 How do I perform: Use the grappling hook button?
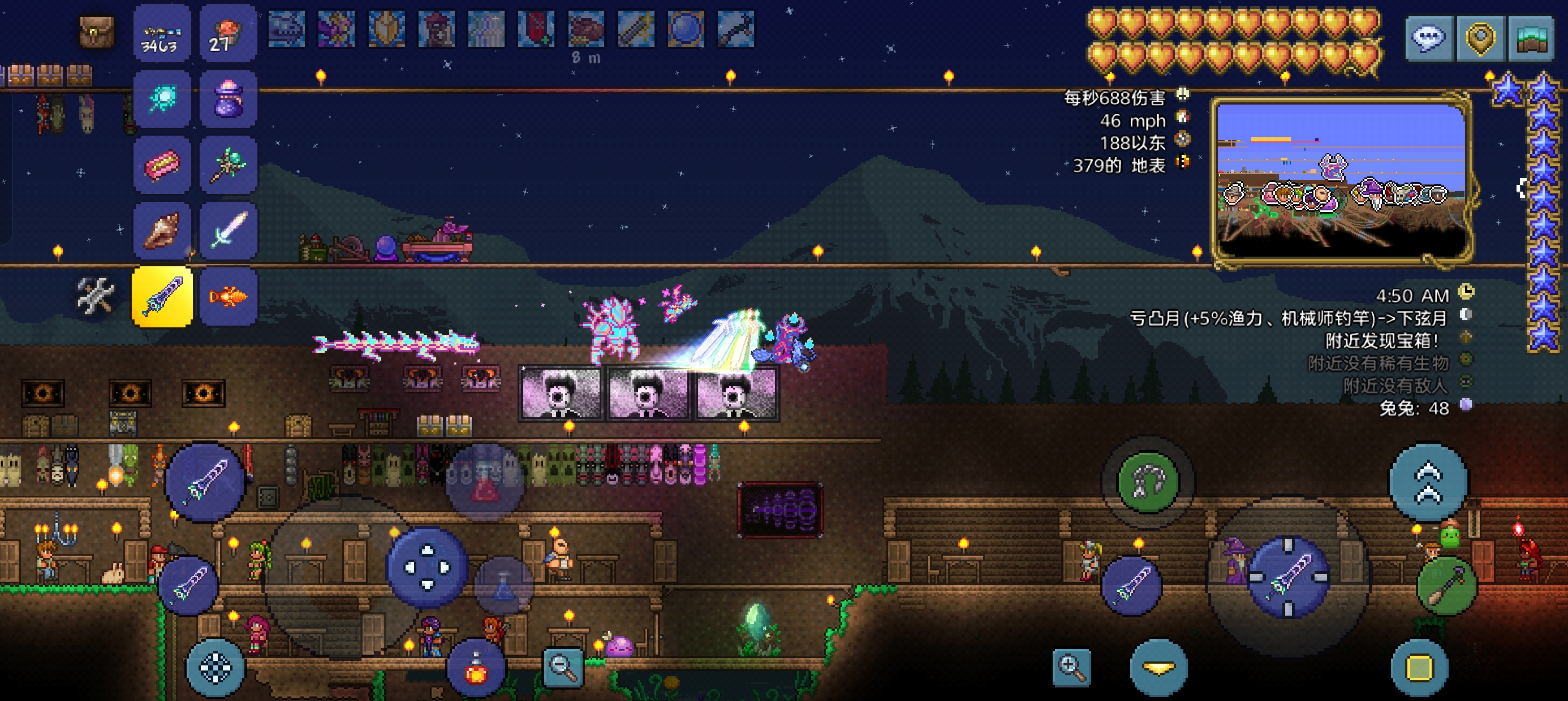tap(1148, 481)
